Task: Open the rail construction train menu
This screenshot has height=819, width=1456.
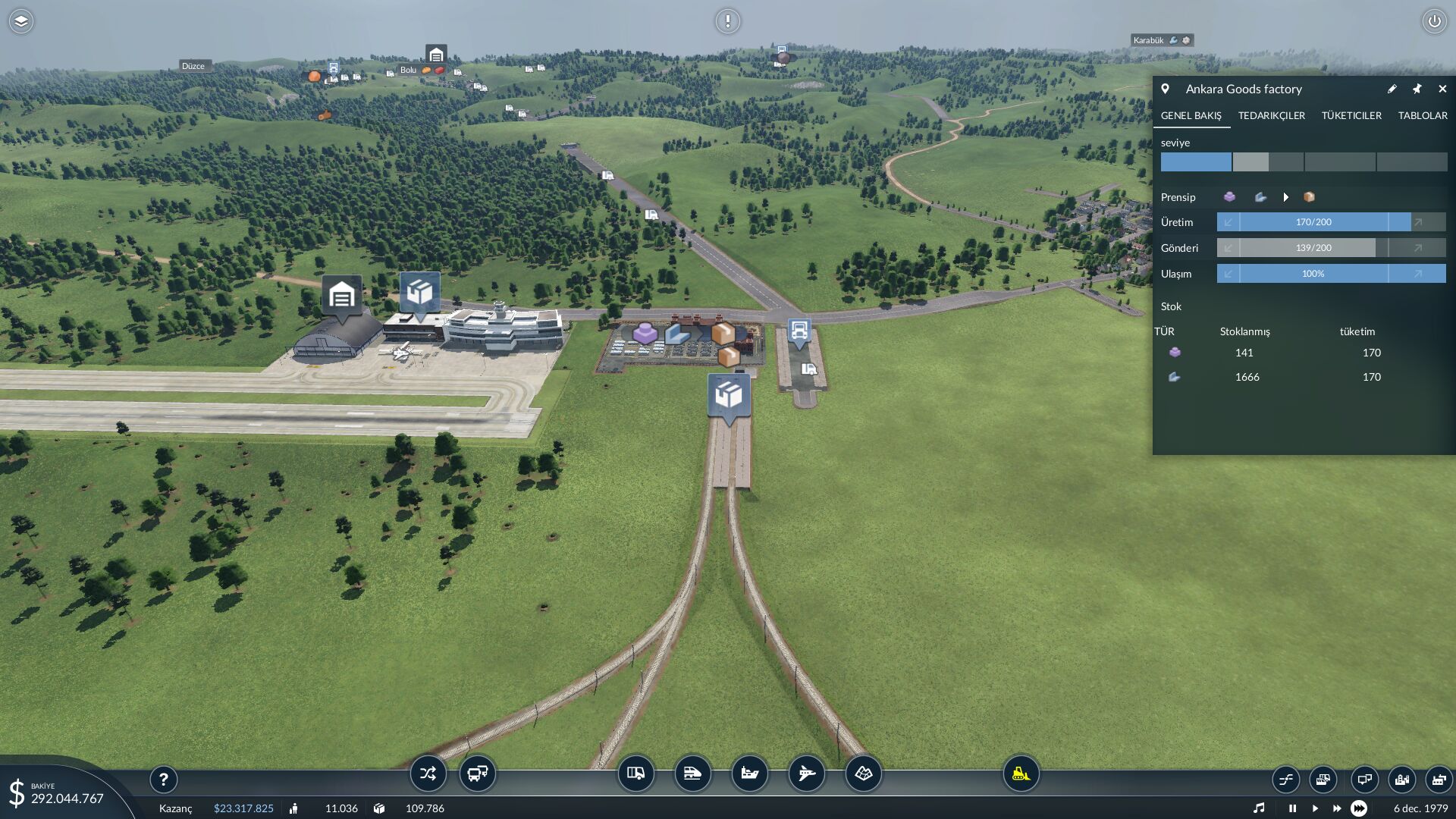Action: click(692, 773)
